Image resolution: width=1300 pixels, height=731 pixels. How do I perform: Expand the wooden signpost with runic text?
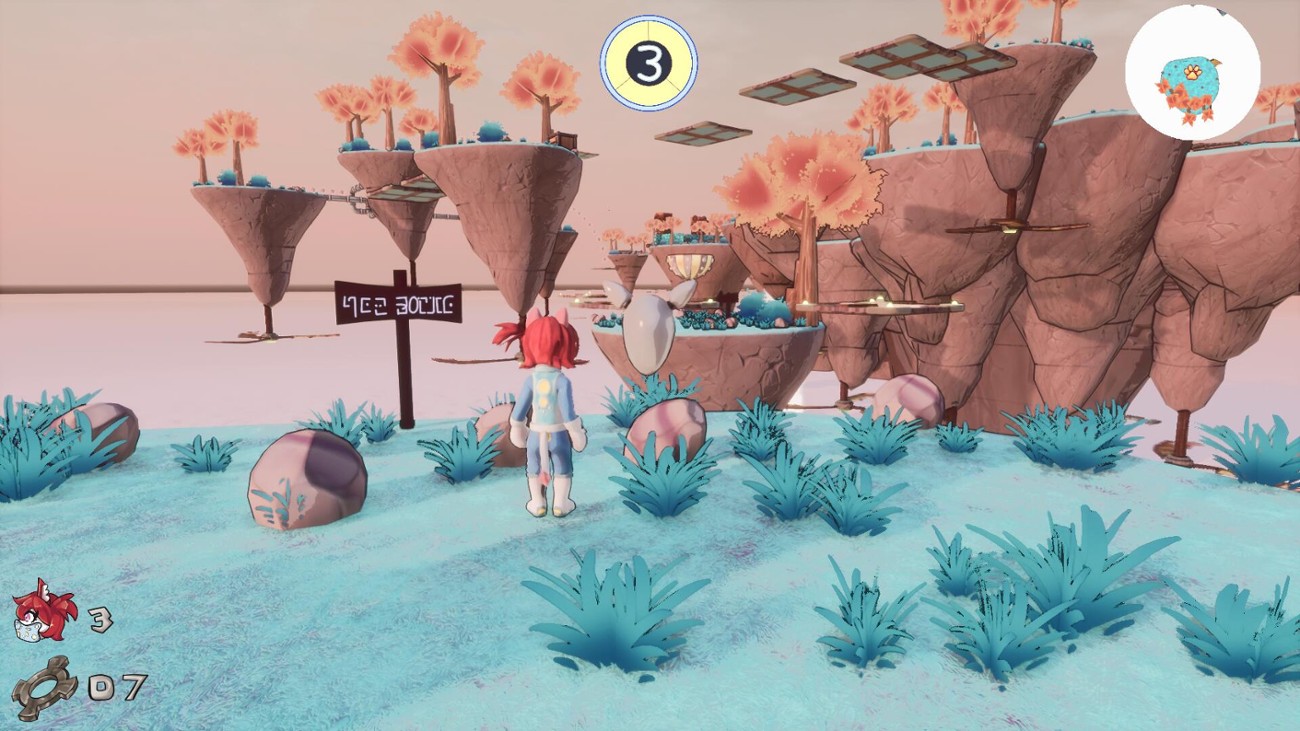(x=397, y=305)
